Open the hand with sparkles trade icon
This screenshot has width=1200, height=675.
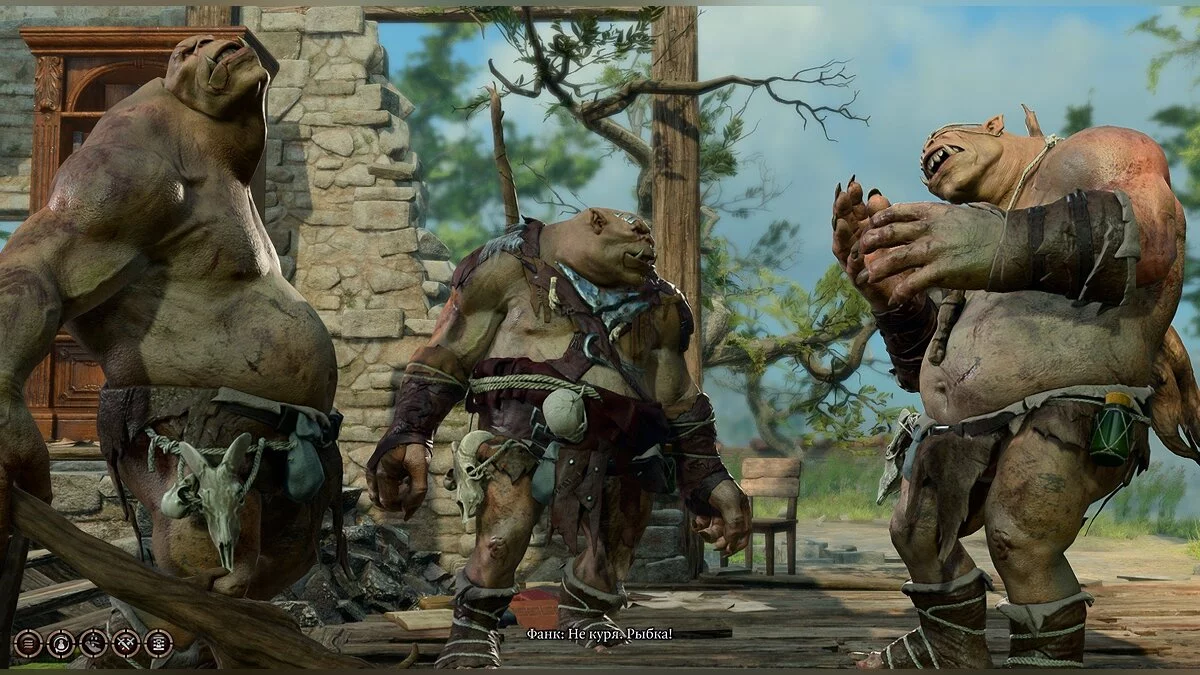[93, 643]
